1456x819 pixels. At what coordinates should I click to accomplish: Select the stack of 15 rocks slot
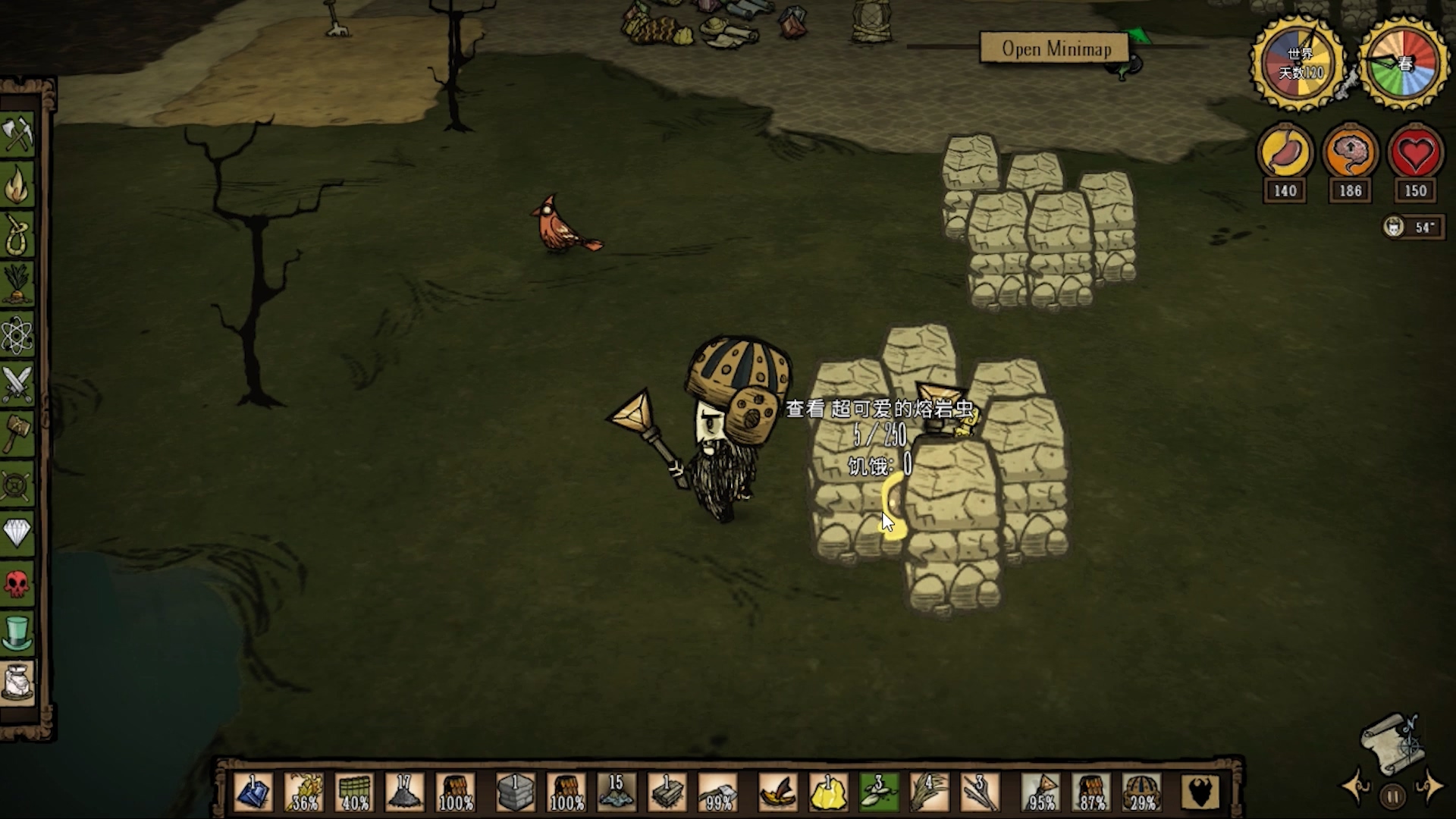click(x=615, y=792)
